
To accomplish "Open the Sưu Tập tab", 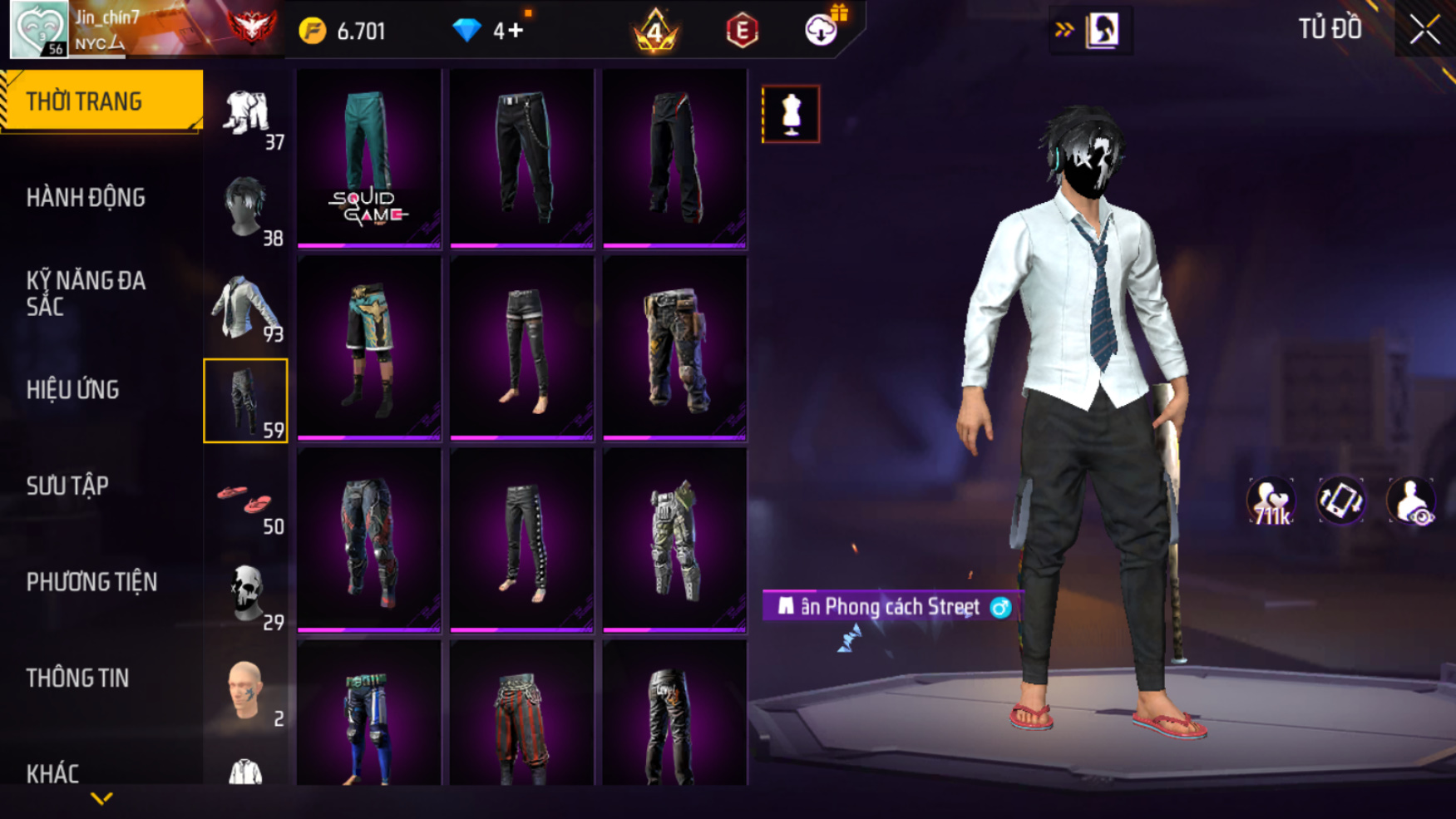I will pyautogui.click(x=67, y=486).
